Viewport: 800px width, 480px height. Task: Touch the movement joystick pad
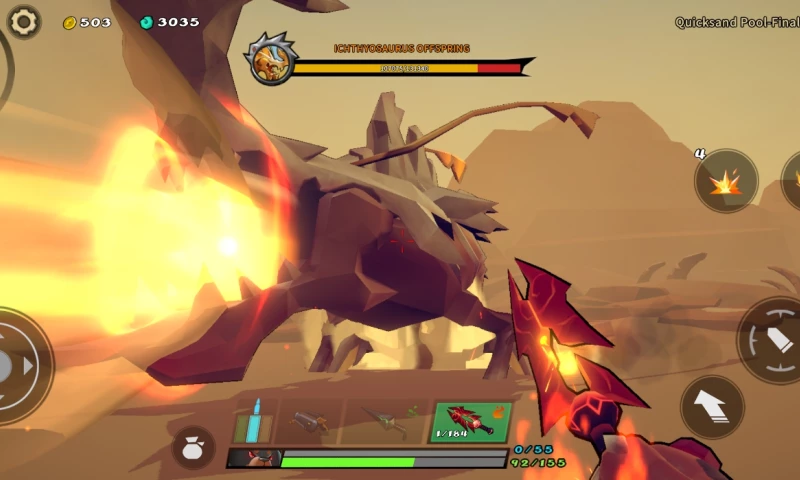pyautogui.click(x=14, y=365)
